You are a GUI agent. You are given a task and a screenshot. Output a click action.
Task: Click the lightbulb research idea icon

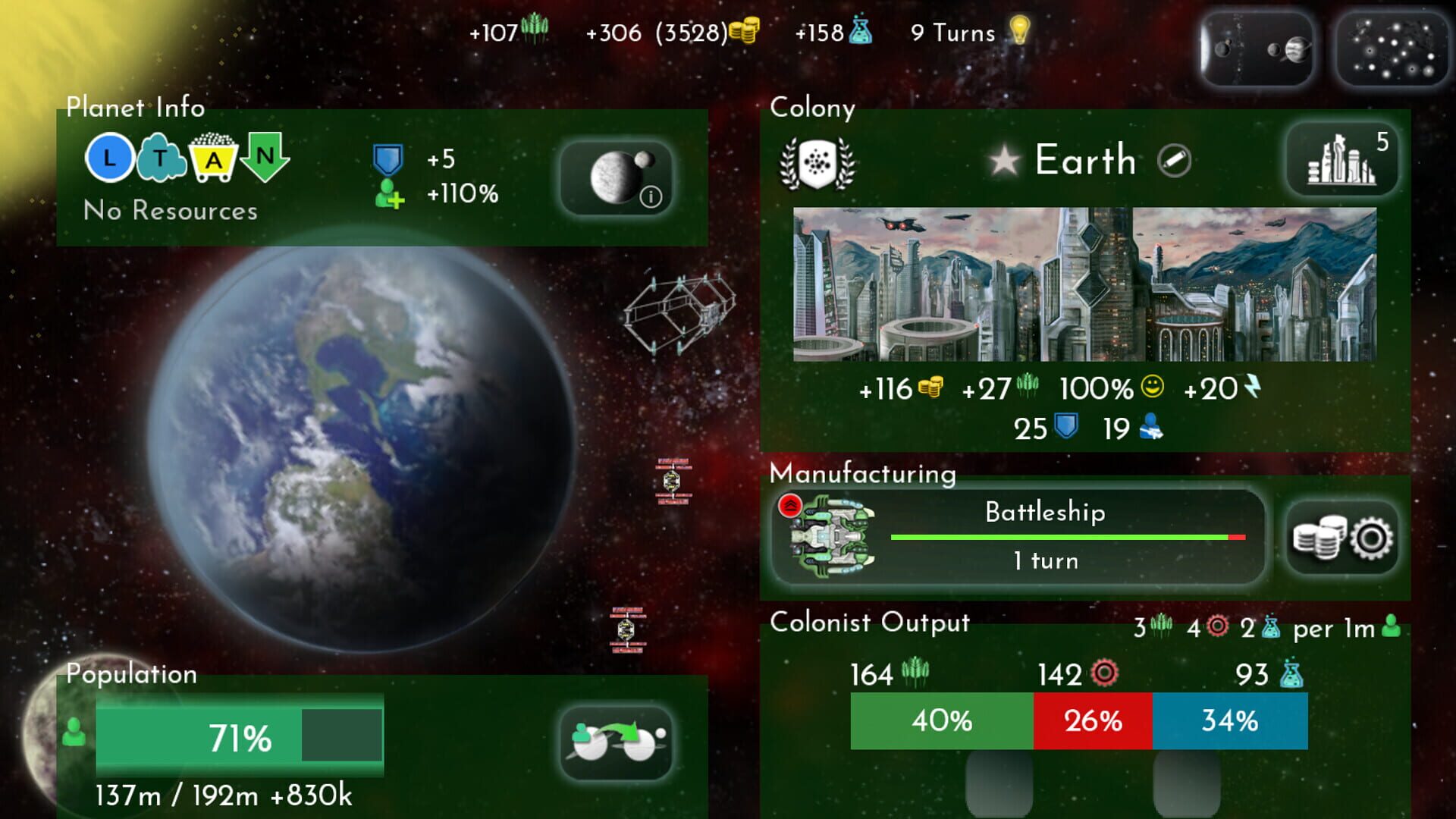click(1020, 33)
